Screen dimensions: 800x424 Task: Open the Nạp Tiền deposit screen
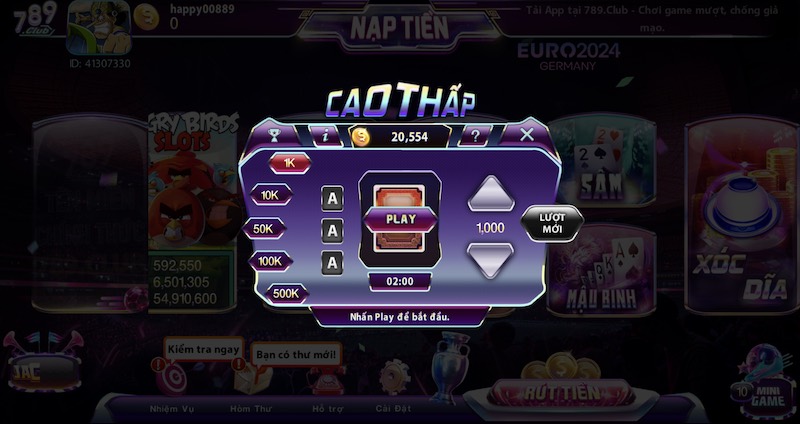click(398, 28)
